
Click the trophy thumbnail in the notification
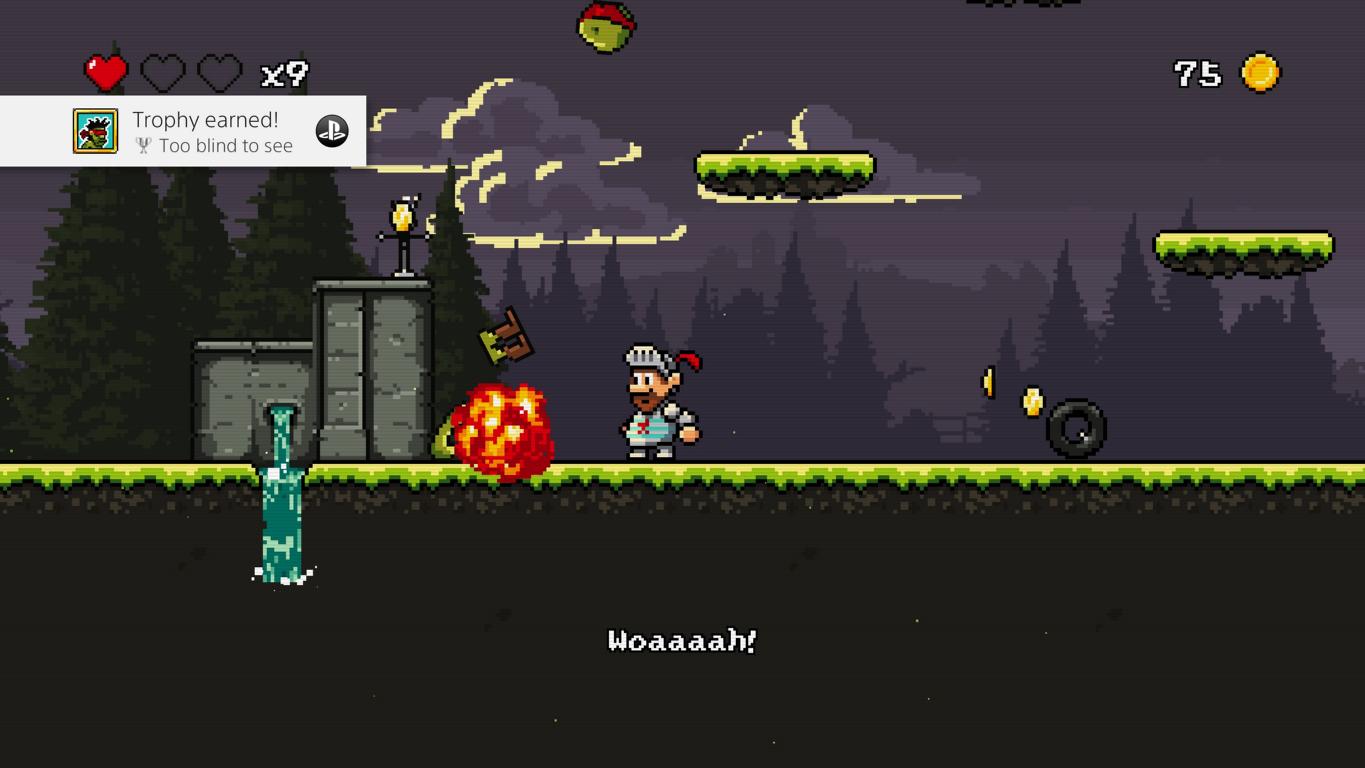pos(96,131)
